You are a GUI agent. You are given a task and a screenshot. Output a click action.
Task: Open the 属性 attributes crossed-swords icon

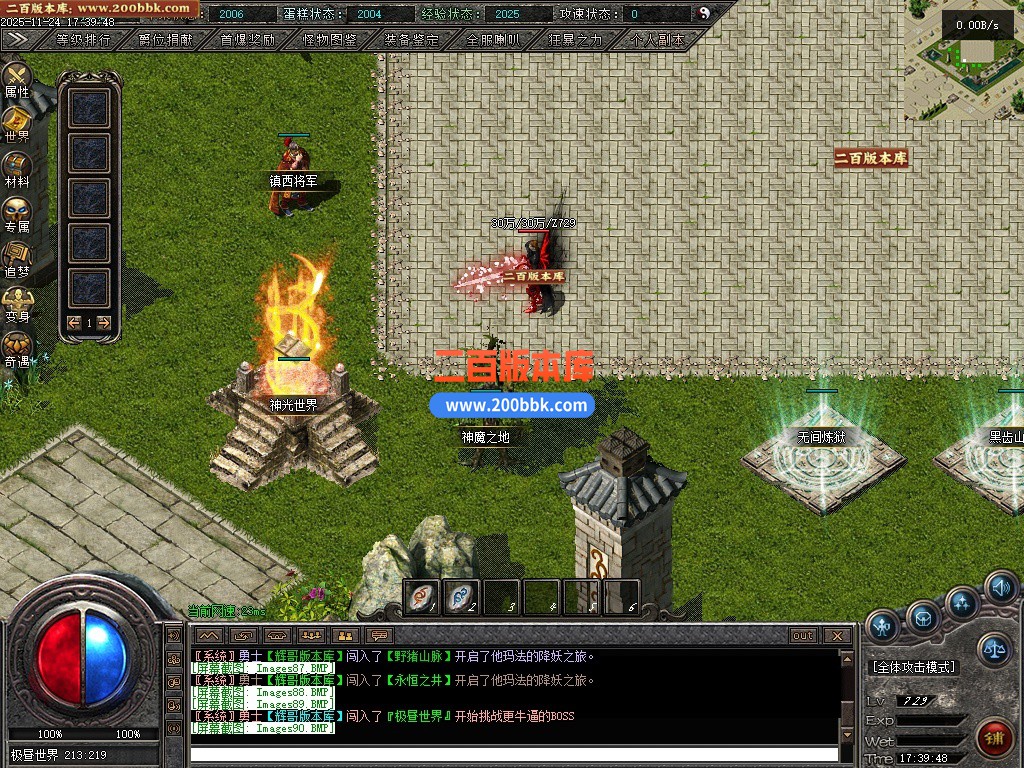(17, 79)
